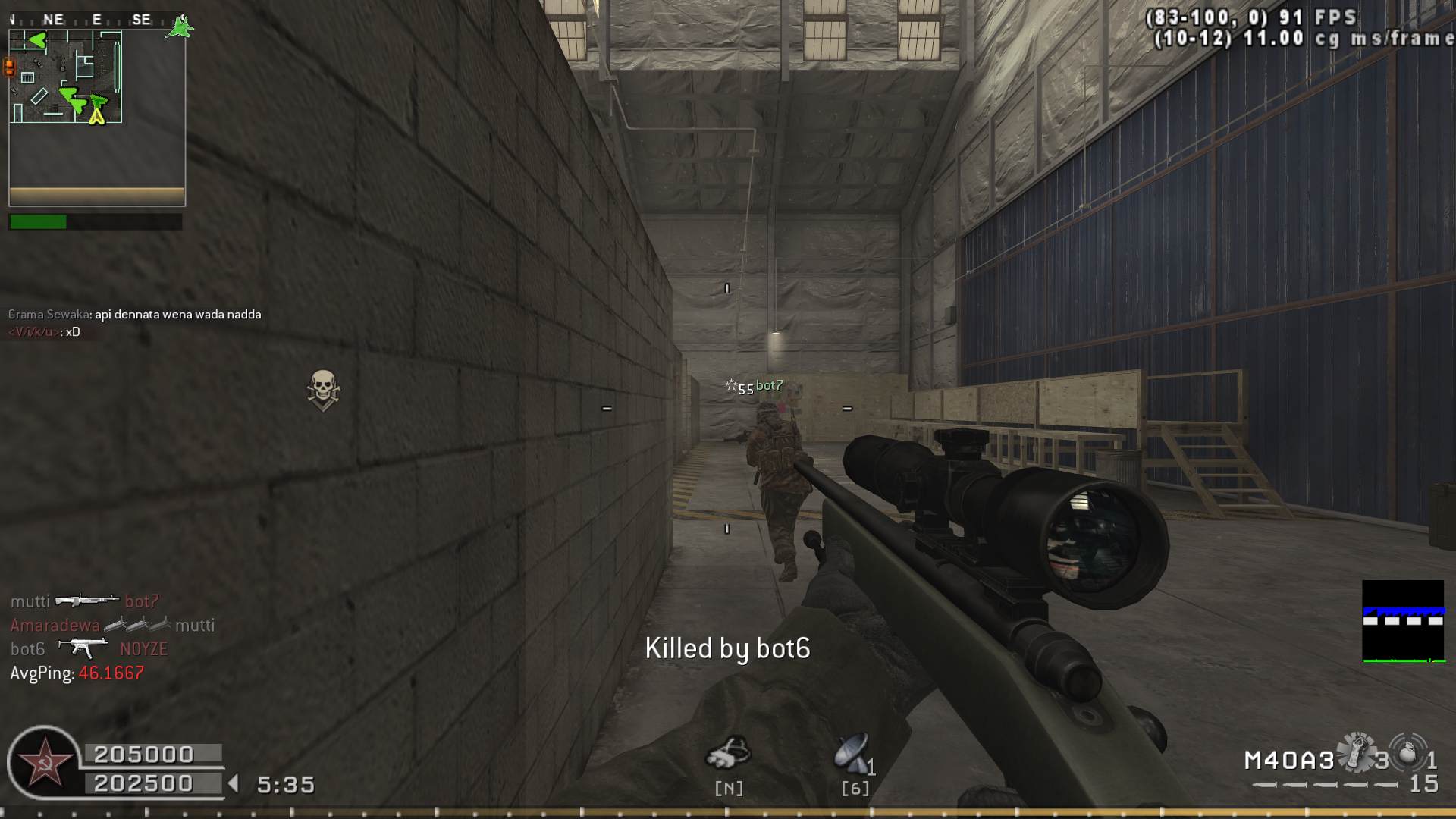Select the bot6 killed NOYZE killfeed entry
1456x819 pixels.
[x=89, y=649]
